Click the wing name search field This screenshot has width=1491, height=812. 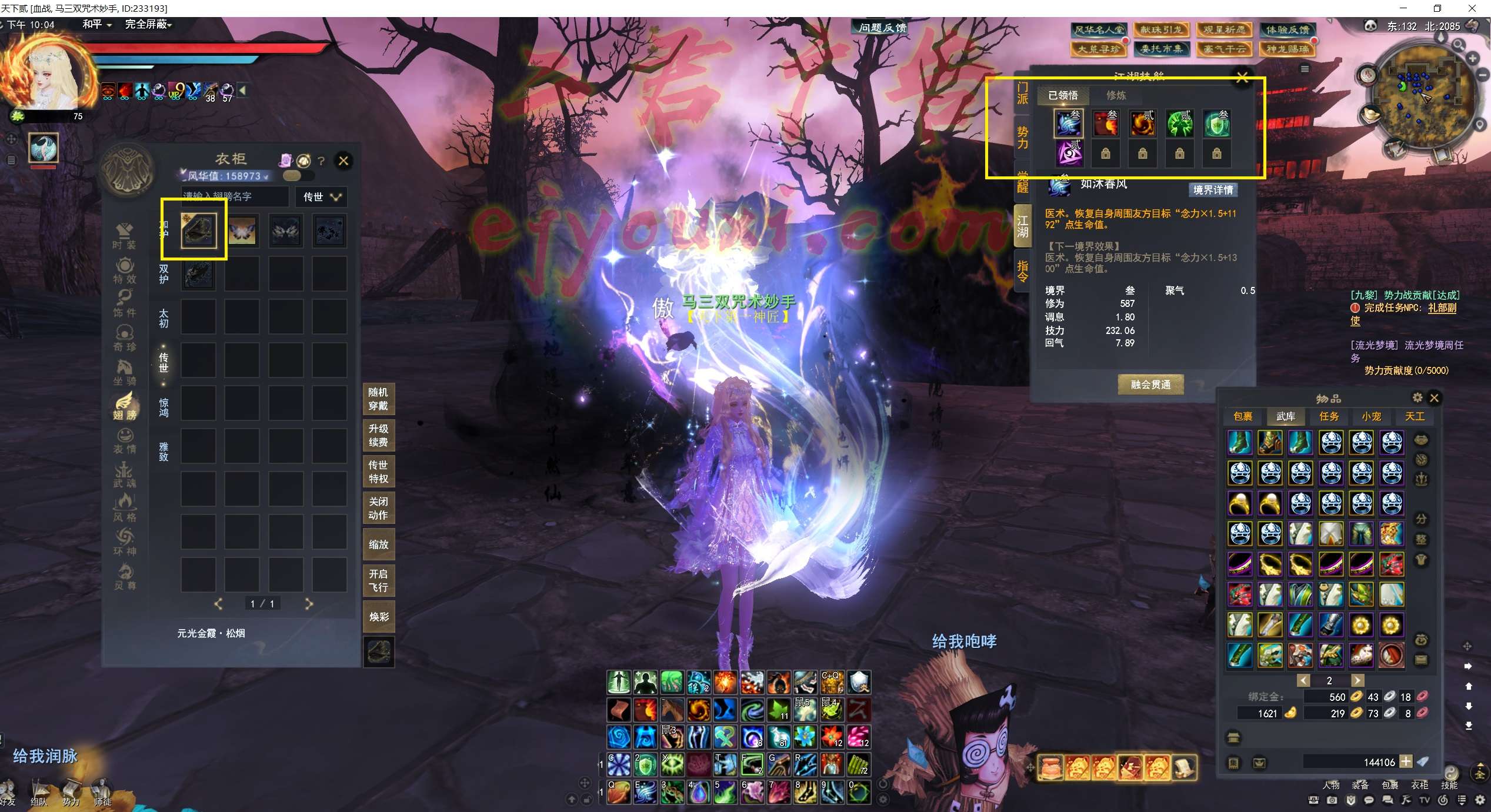pyautogui.click(x=234, y=196)
